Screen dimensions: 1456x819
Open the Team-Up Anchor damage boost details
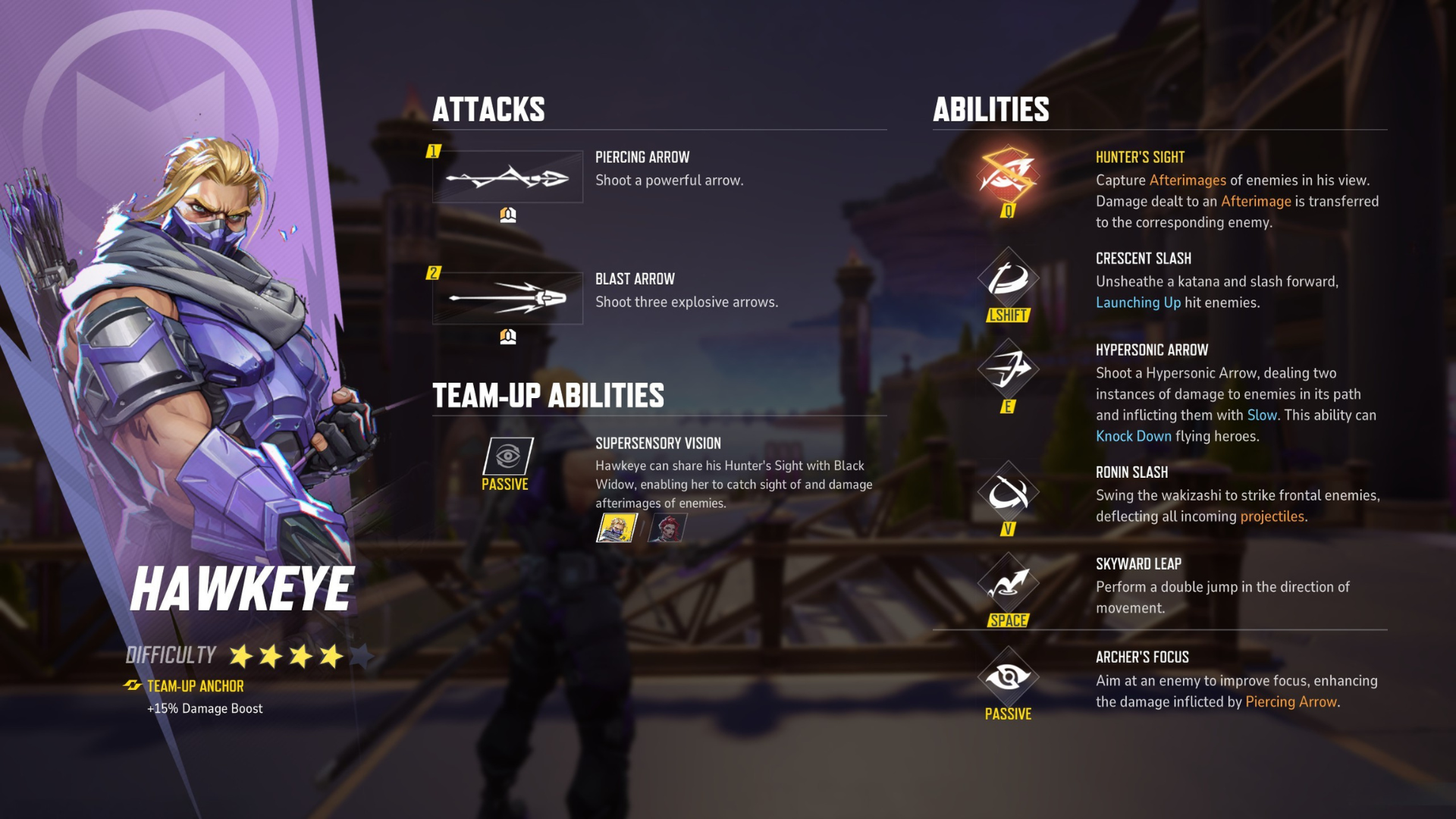tap(205, 708)
